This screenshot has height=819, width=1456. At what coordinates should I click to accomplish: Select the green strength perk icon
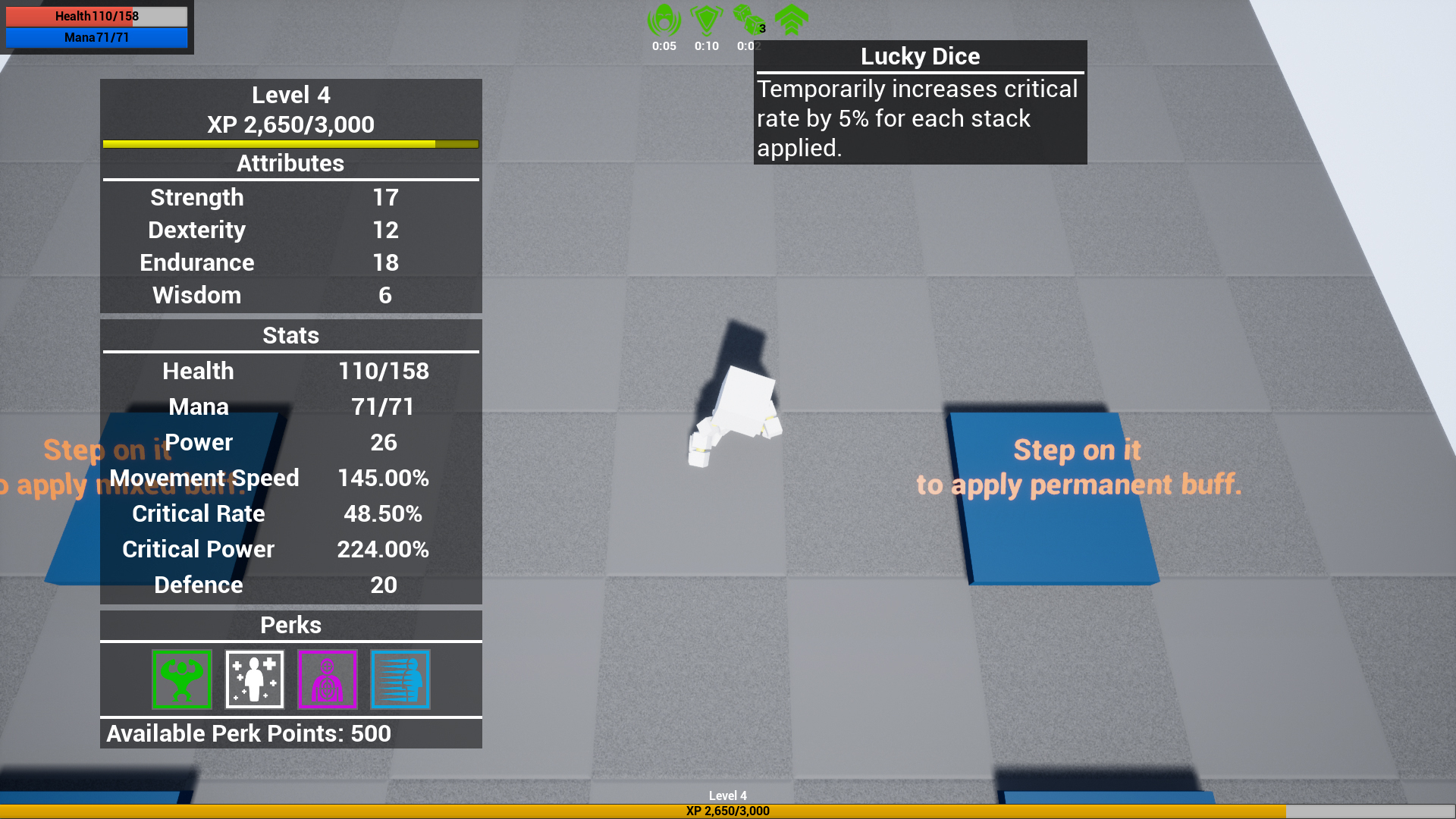click(x=181, y=679)
